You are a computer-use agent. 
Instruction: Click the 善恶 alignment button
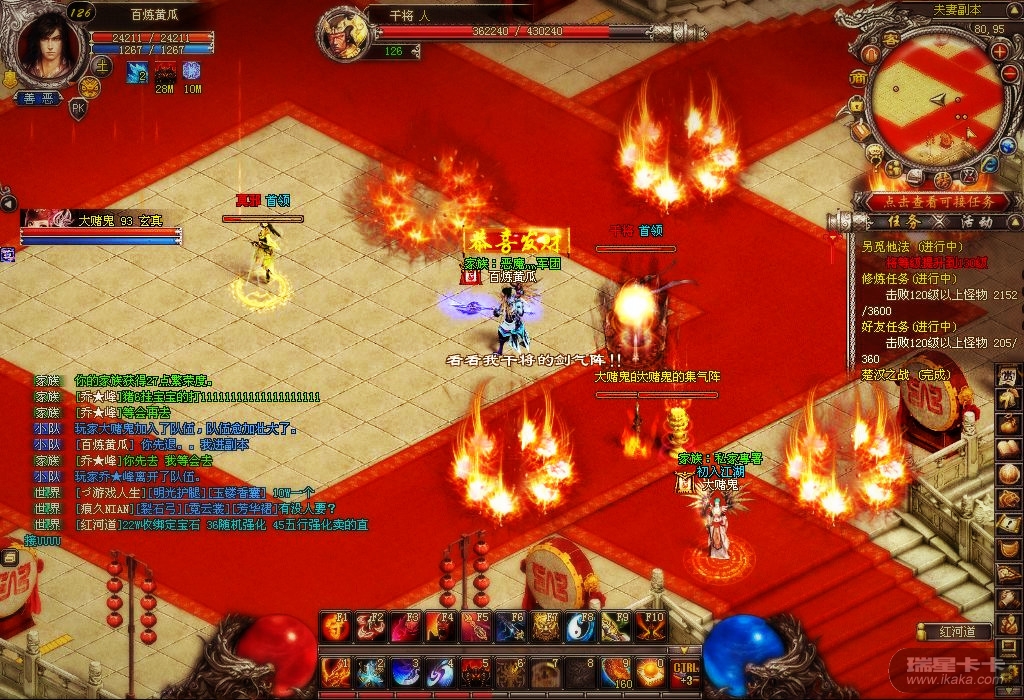click(38, 98)
